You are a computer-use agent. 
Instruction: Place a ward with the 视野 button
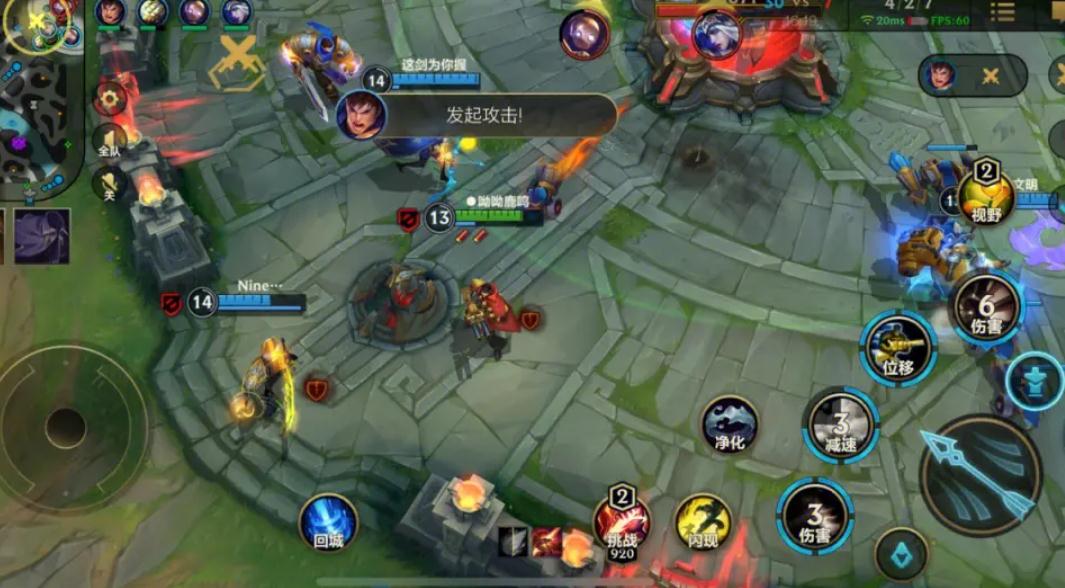click(986, 196)
